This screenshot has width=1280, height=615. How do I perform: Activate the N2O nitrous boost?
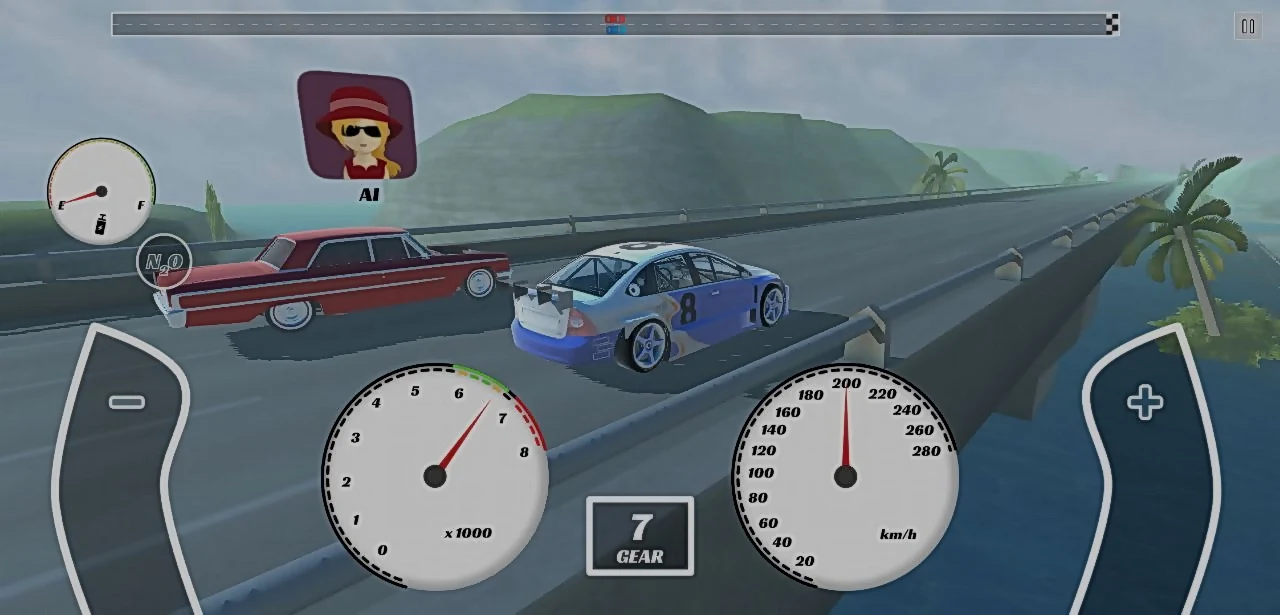click(164, 262)
